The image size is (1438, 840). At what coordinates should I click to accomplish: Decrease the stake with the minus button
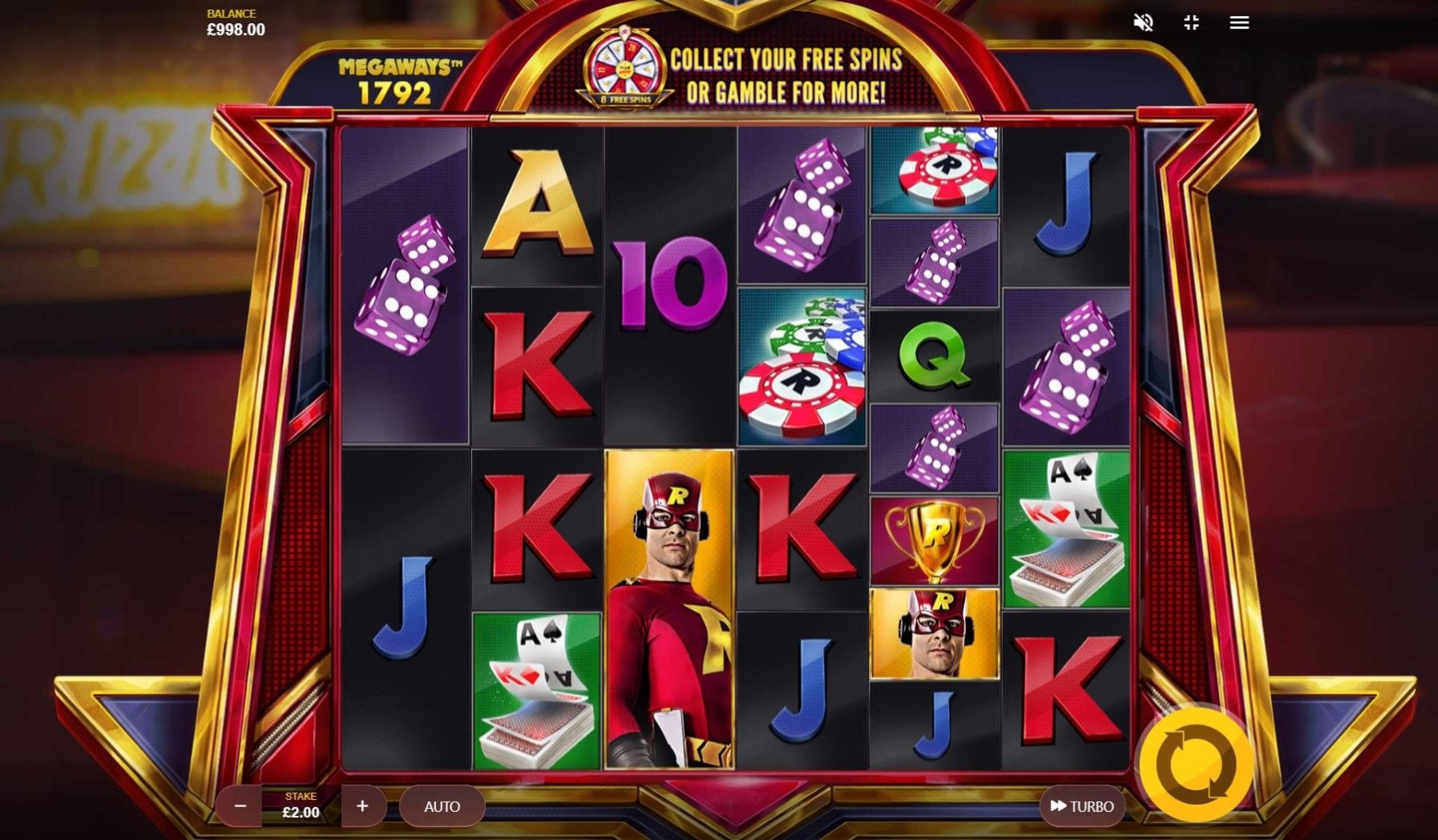(x=240, y=806)
